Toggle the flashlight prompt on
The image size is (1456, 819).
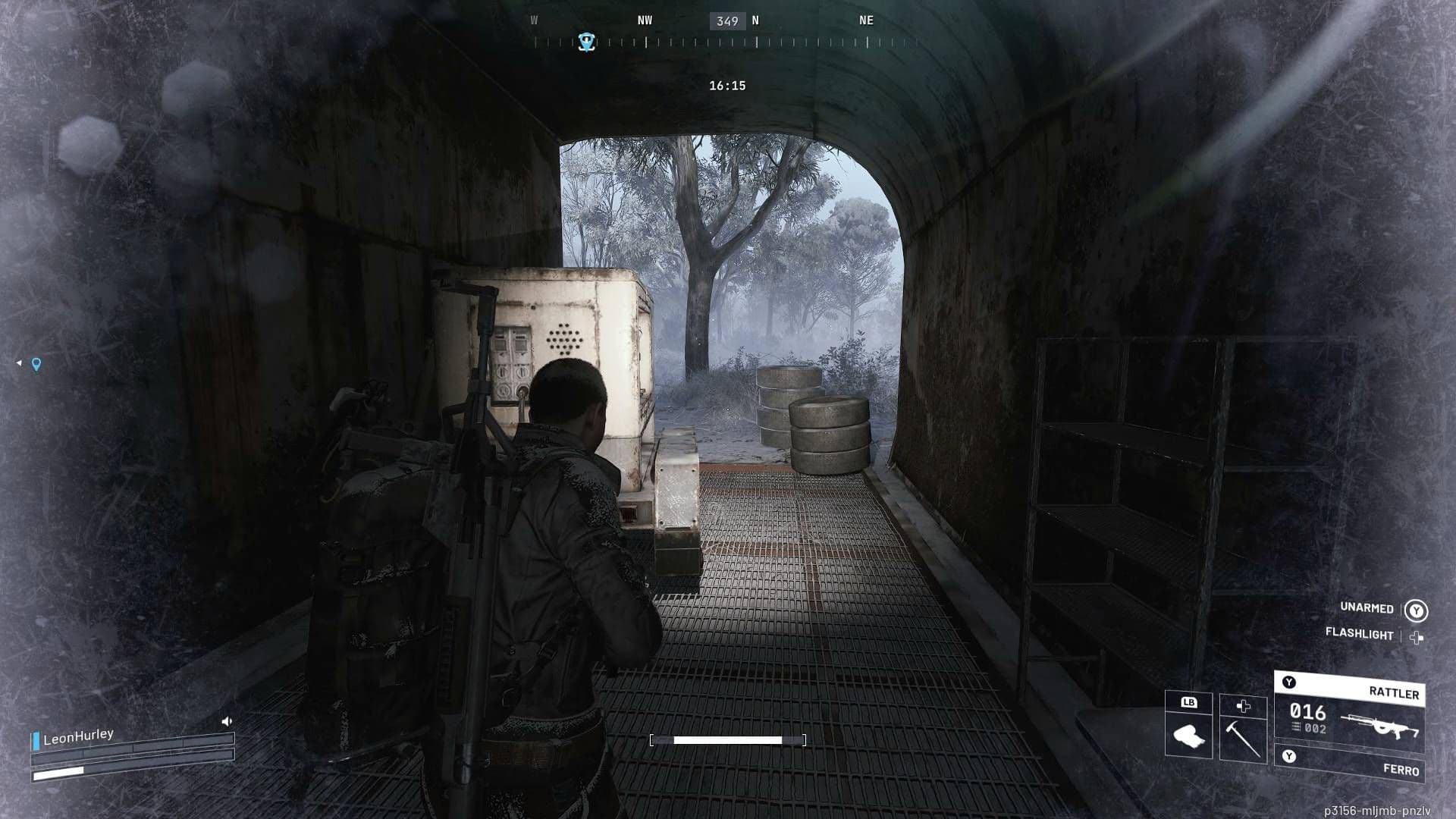[x=1360, y=634]
